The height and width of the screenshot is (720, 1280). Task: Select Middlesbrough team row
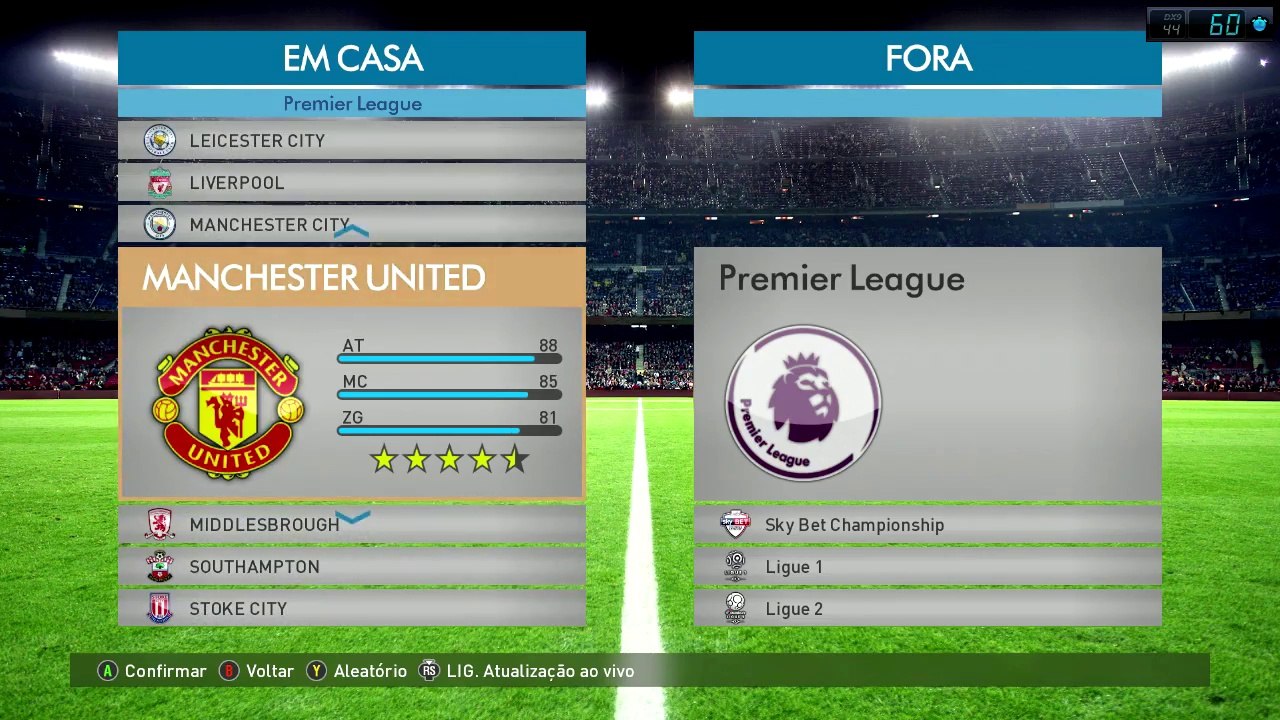(351, 525)
